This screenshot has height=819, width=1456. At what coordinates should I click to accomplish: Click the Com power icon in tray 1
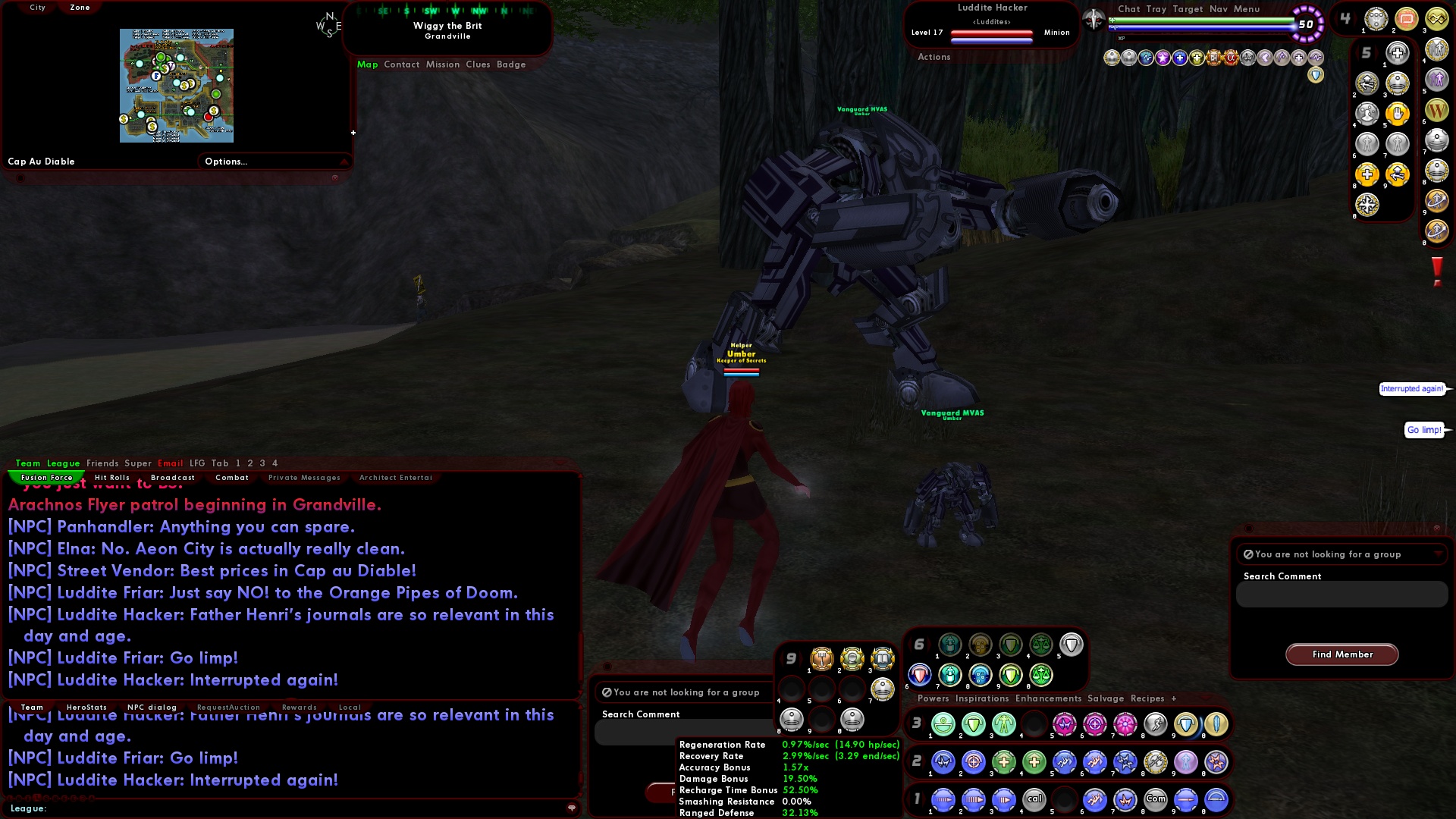coord(1156,799)
